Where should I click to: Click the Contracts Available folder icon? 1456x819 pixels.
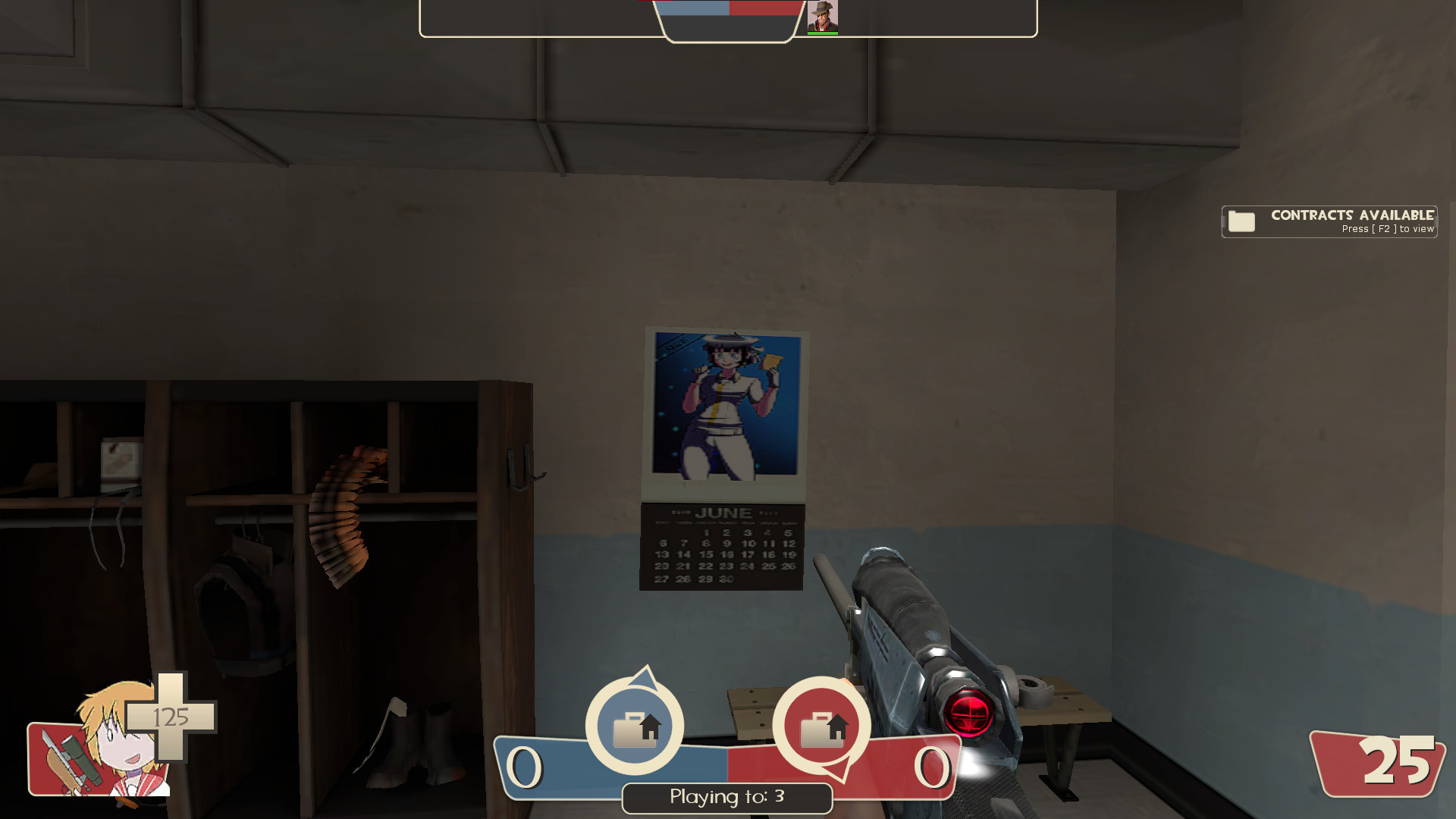(x=1242, y=221)
